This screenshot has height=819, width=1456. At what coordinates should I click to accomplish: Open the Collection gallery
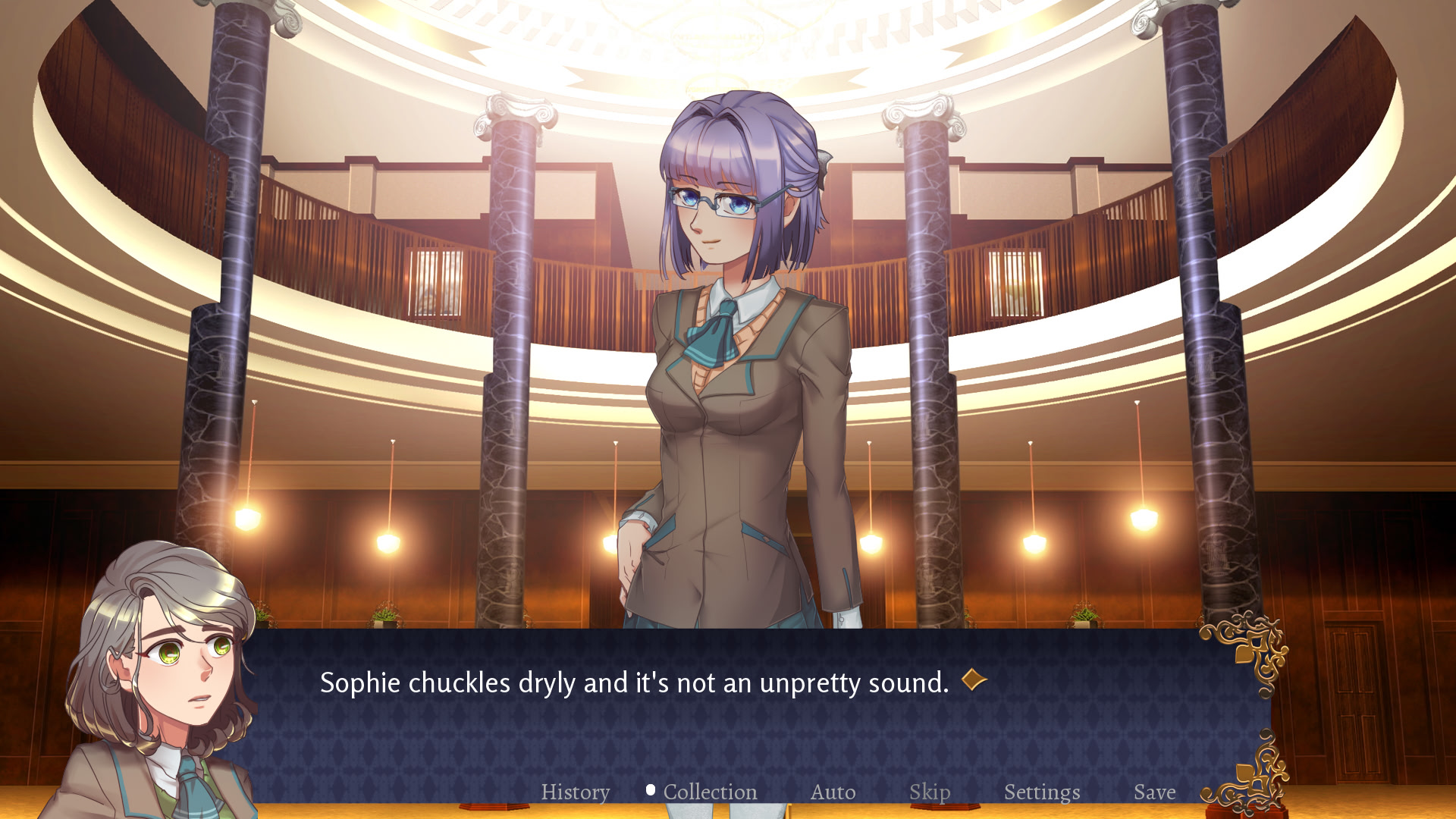pyautogui.click(x=710, y=792)
